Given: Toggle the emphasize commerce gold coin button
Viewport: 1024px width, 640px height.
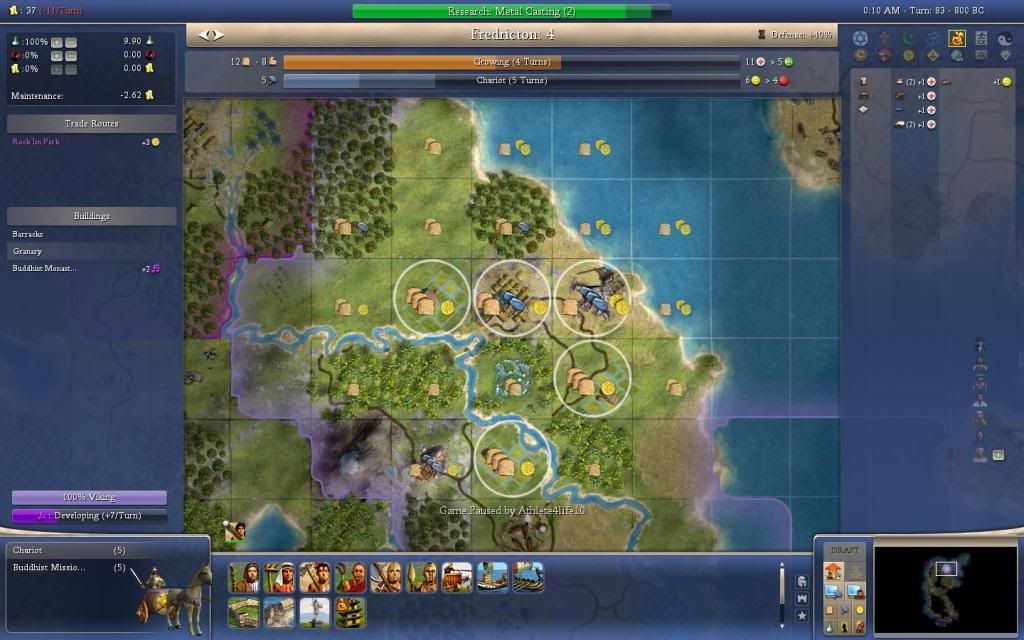Looking at the screenshot, I should 859,610.
